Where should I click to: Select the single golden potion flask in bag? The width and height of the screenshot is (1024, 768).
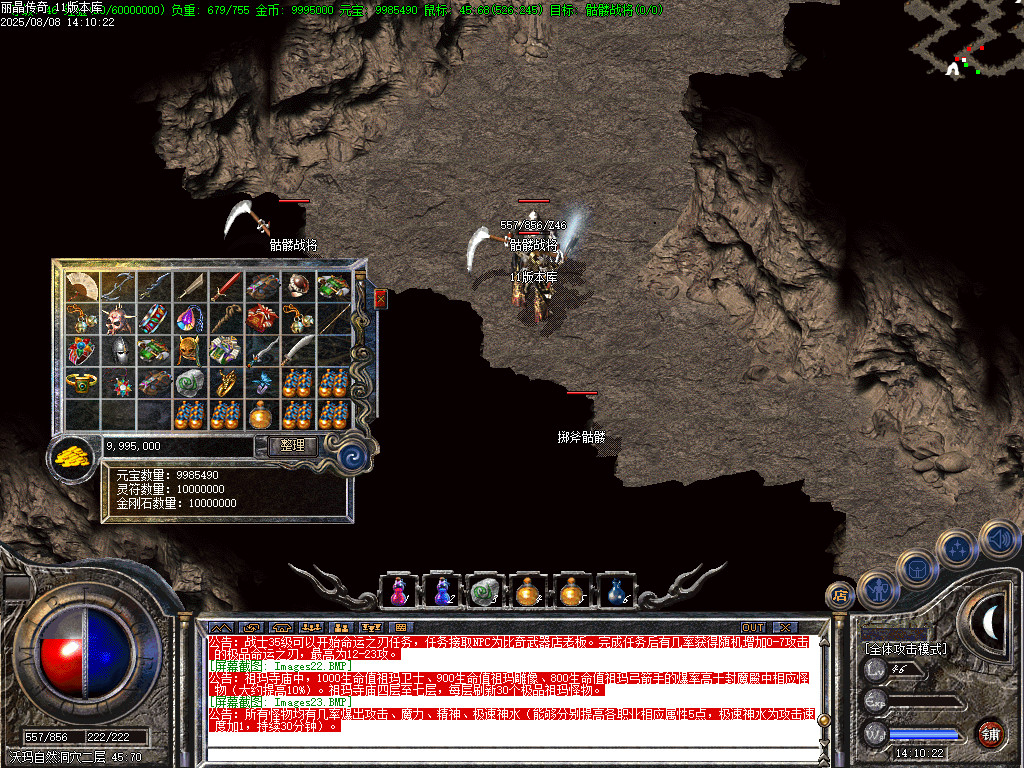[x=262, y=414]
